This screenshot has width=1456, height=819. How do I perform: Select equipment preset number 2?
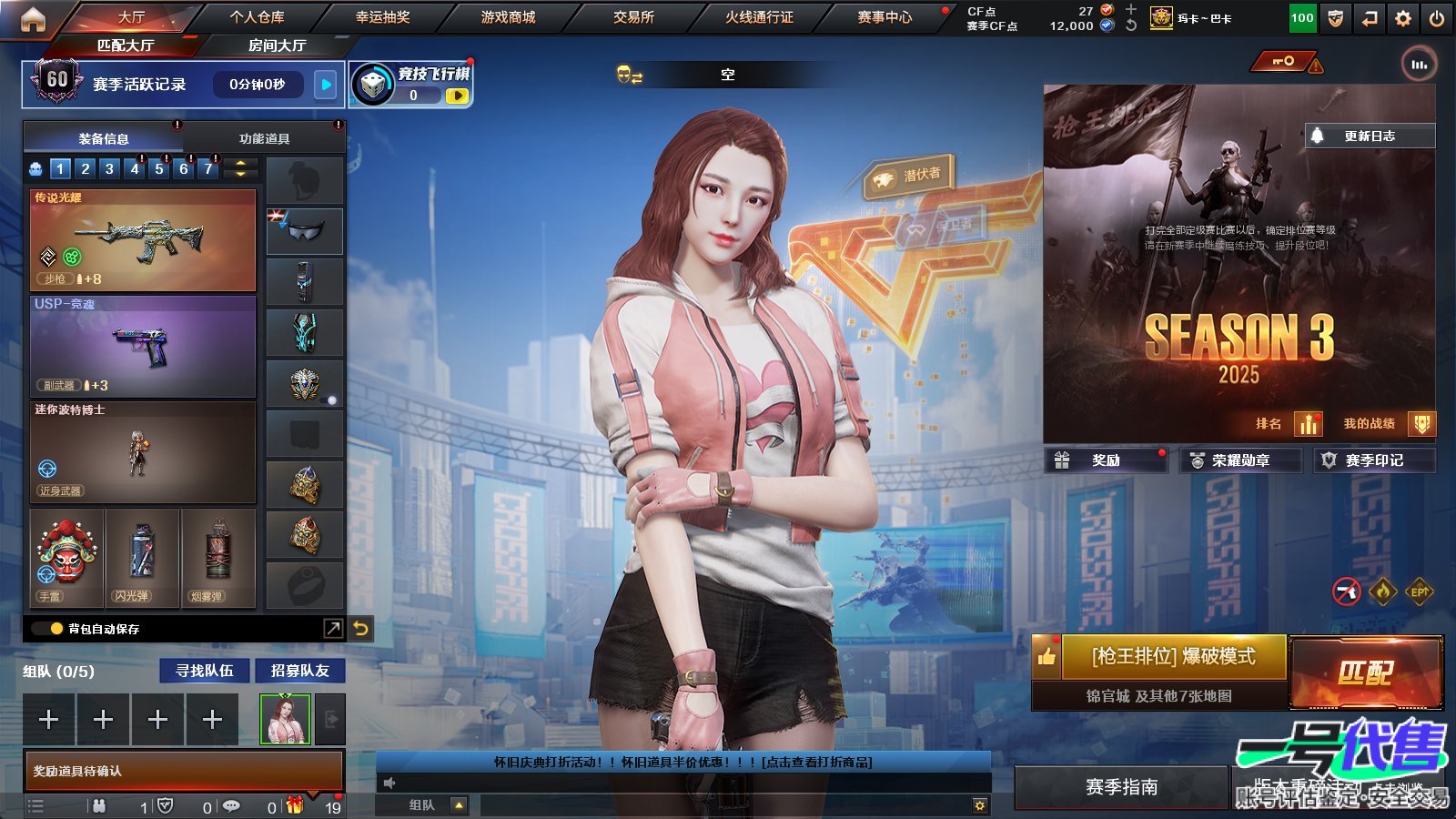pos(84,168)
